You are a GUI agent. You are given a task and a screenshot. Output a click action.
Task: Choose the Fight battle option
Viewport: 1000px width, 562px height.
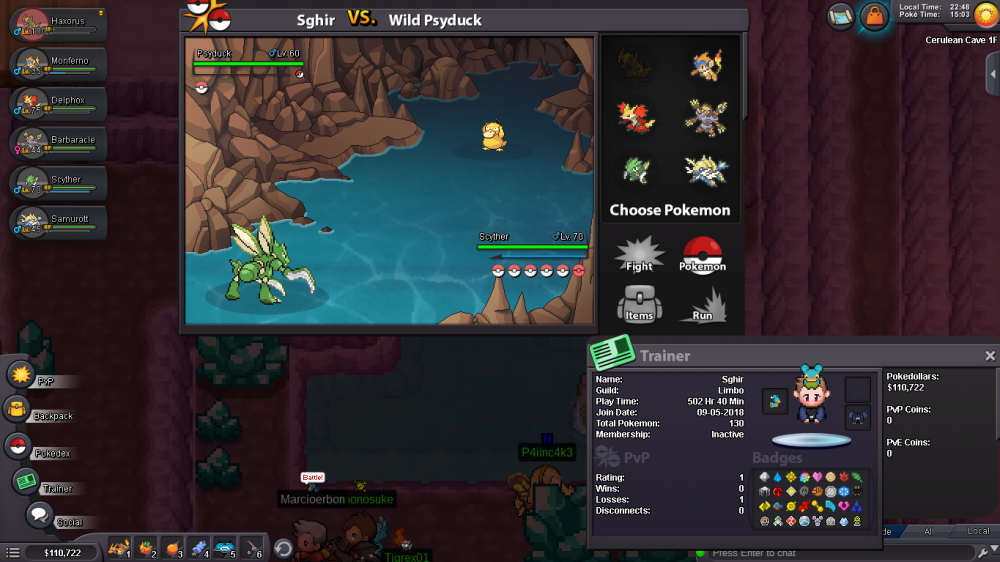[x=639, y=254]
